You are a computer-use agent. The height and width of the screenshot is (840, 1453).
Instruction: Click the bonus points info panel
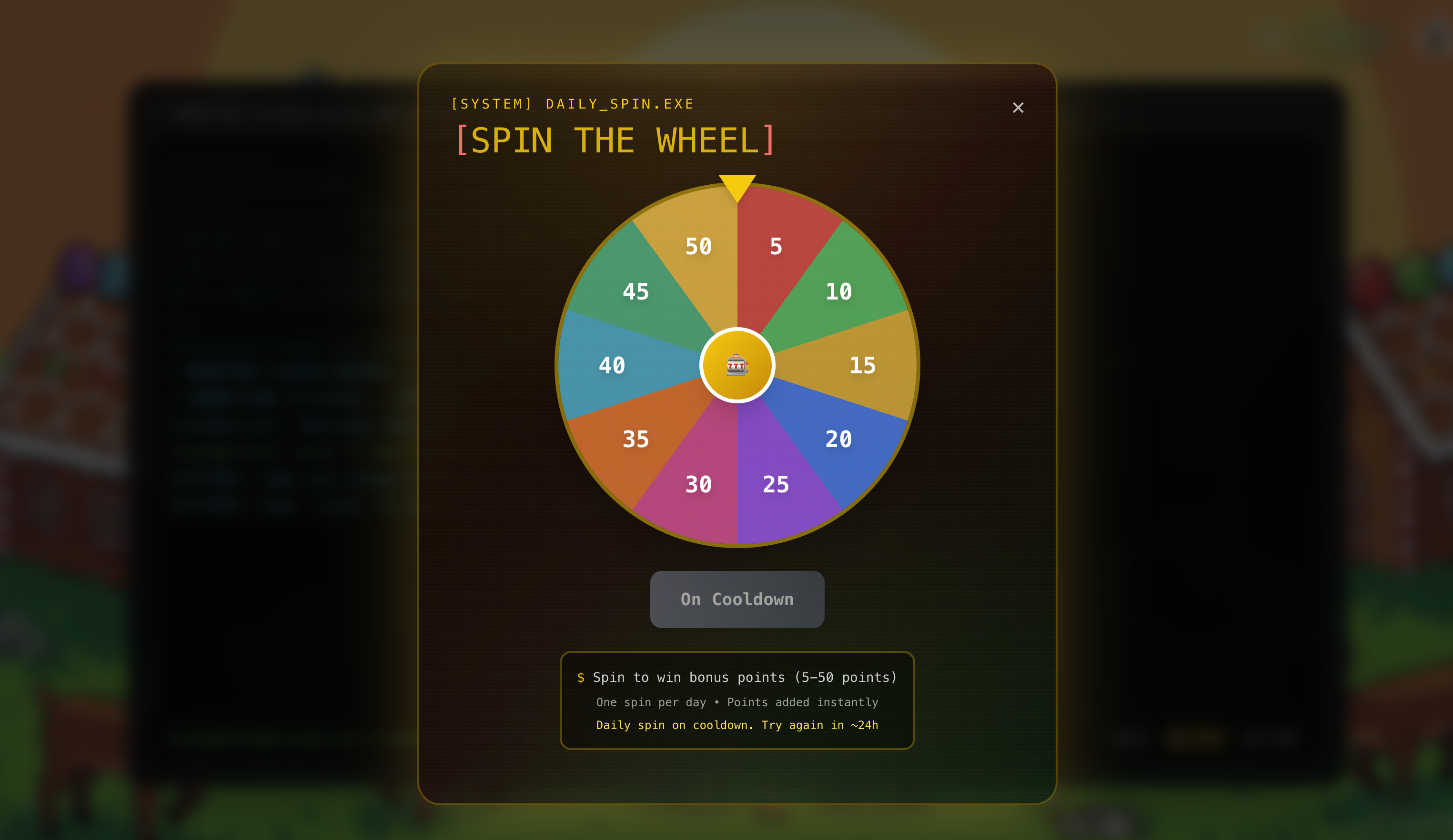[x=737, y=700]
